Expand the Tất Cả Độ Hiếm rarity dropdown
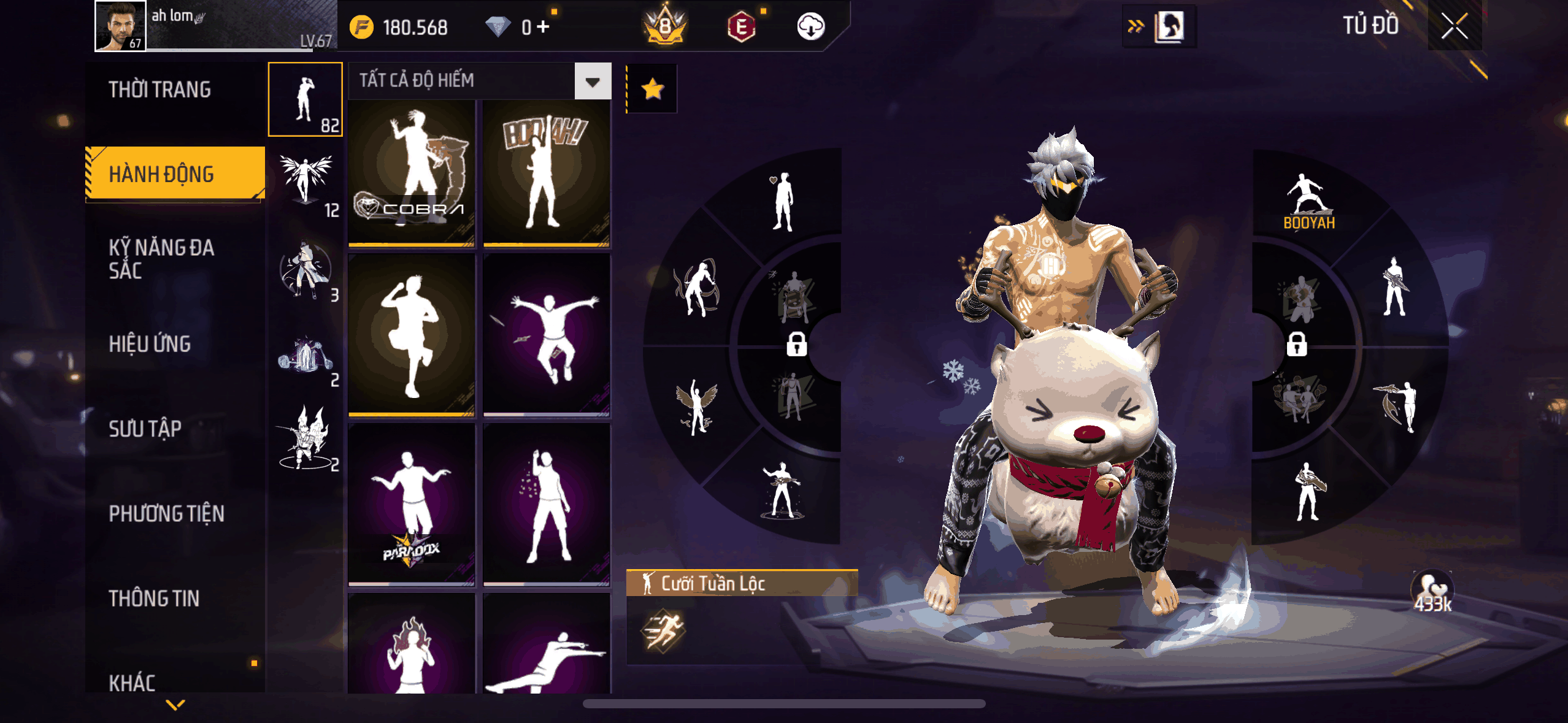The image size is (1568, 723). 592,81
